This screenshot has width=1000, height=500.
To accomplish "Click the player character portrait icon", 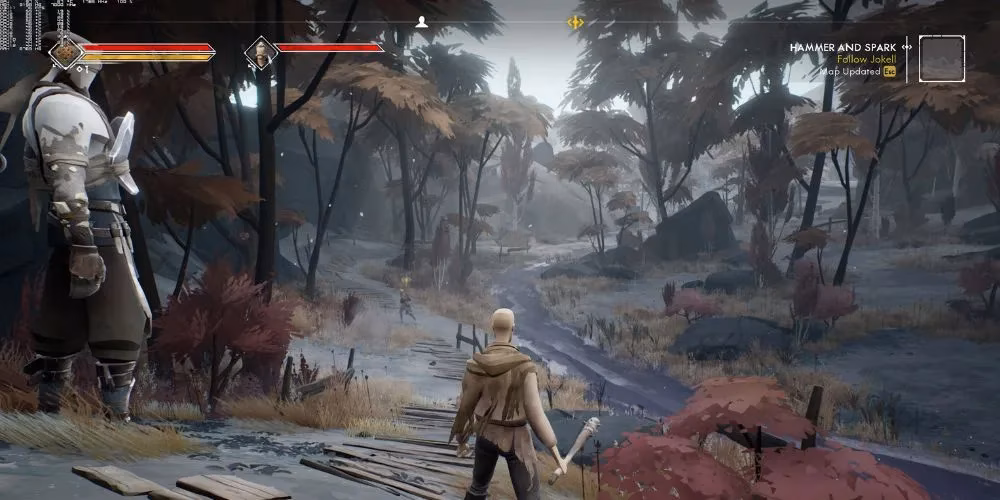I will tap(68, 50).
